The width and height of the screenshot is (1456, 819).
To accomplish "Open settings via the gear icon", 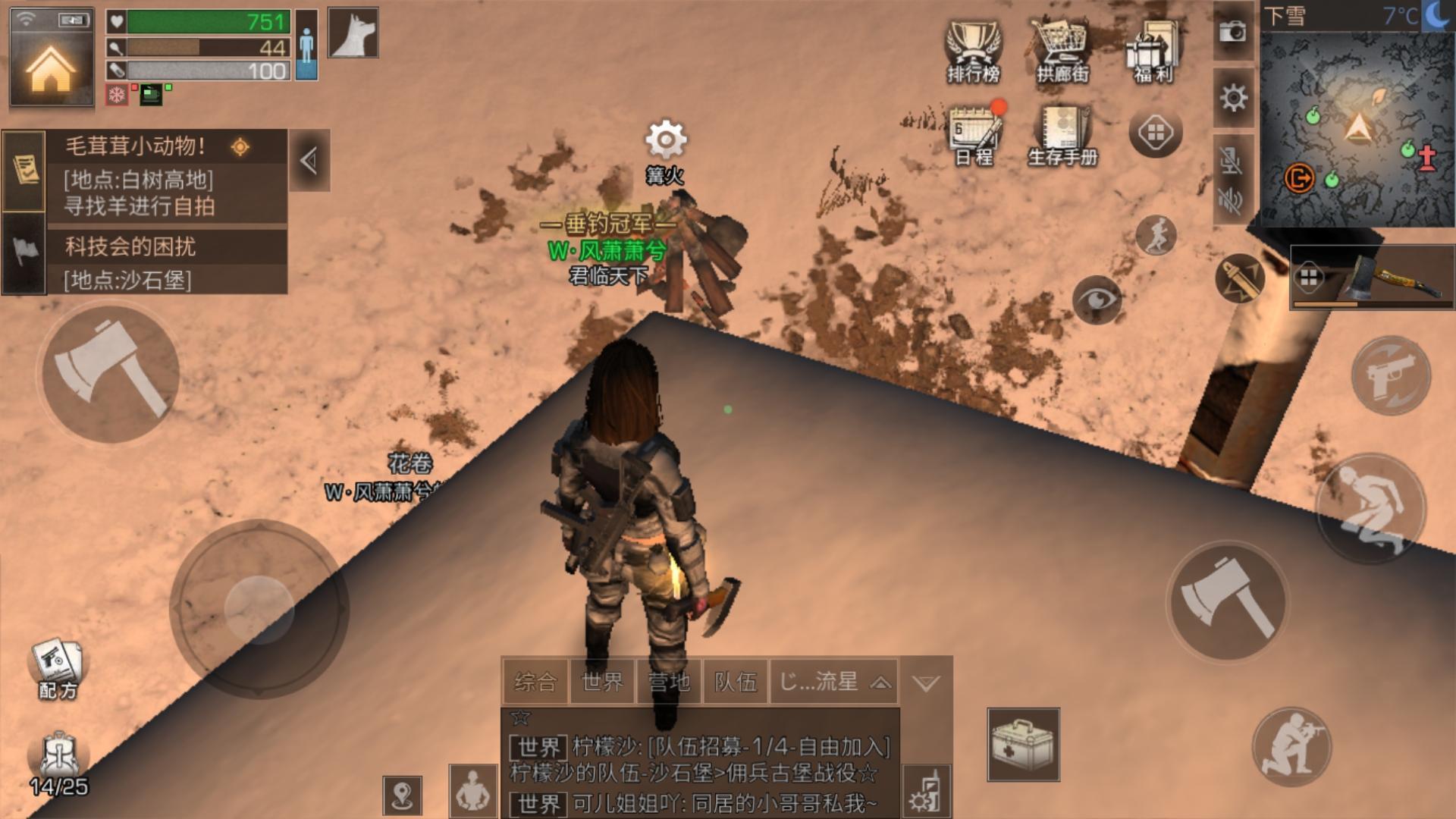I will (x=1233, y=98).
